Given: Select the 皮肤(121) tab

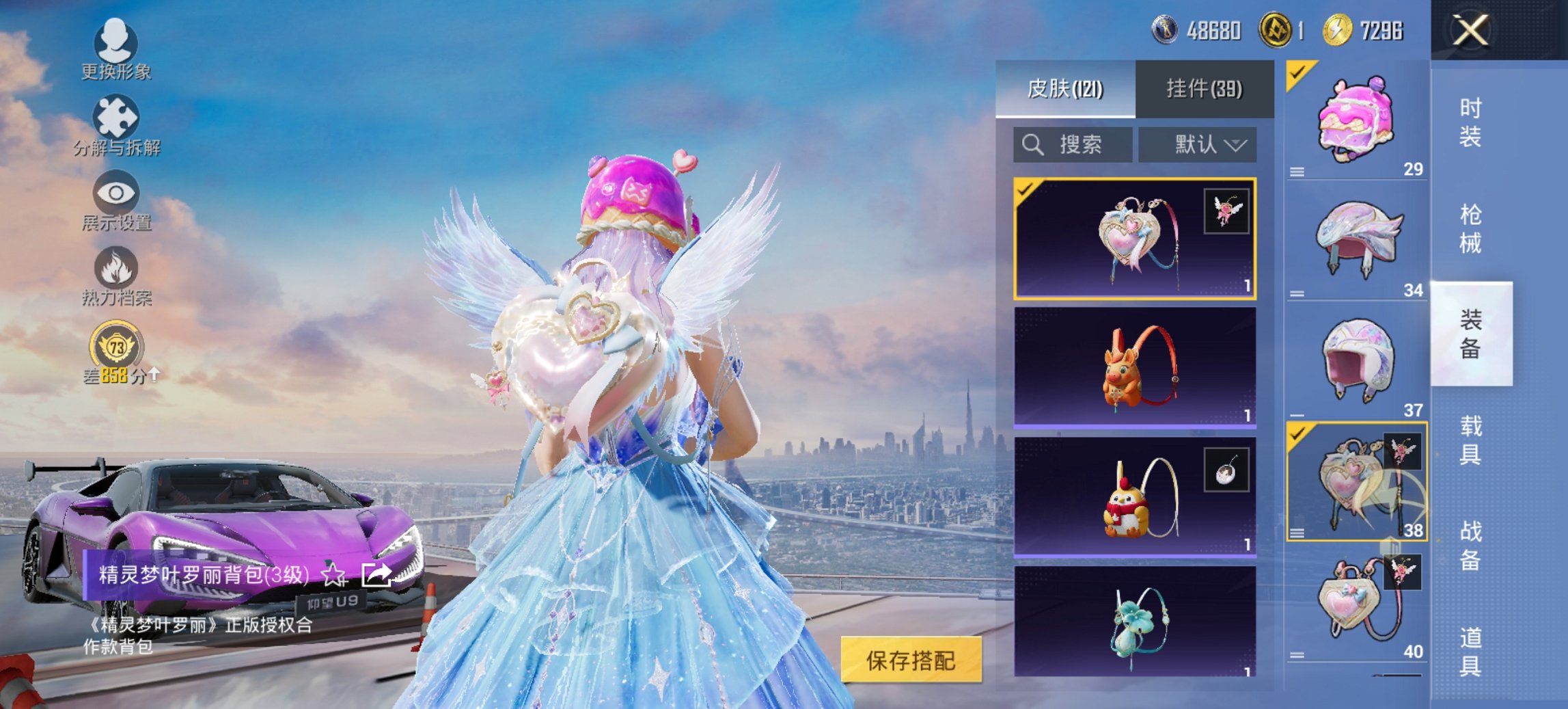Looking at the screenshot, I should [x=1065, y=89].
